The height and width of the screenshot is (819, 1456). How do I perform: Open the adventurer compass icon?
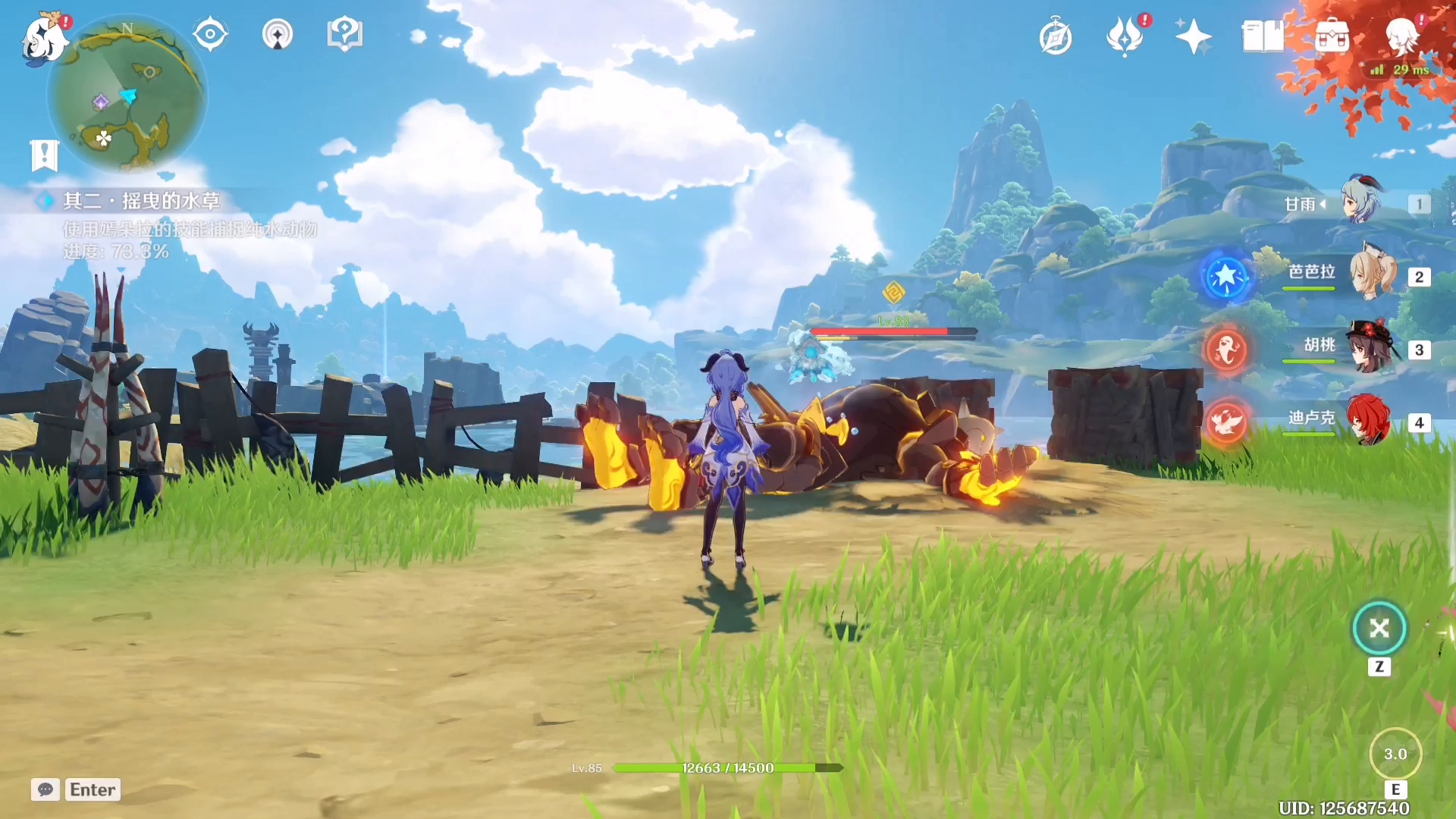[1056, 37]
